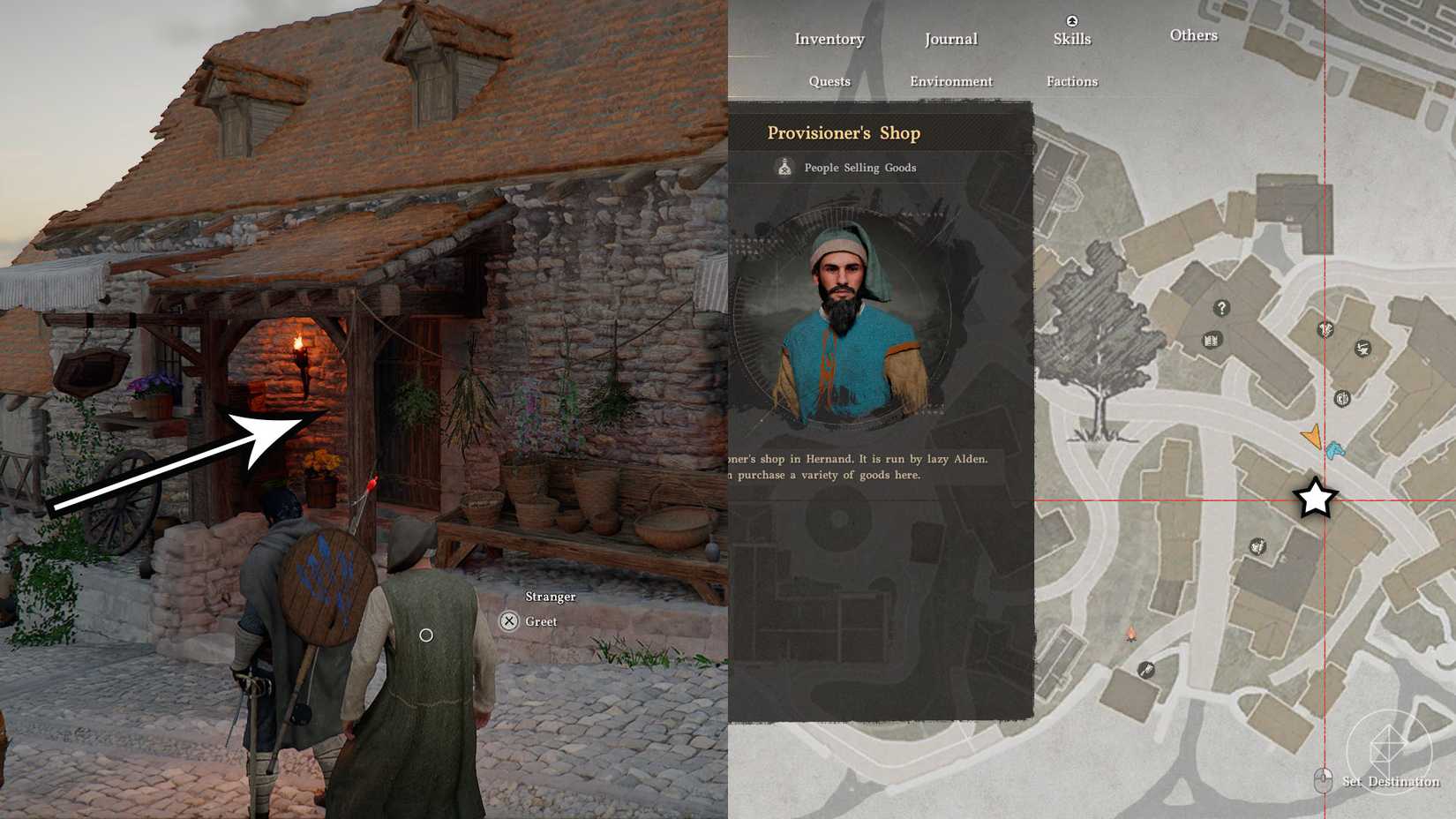Switch to the Factions tab
Screen dimensions: 1456x819
coord(1071,80)
